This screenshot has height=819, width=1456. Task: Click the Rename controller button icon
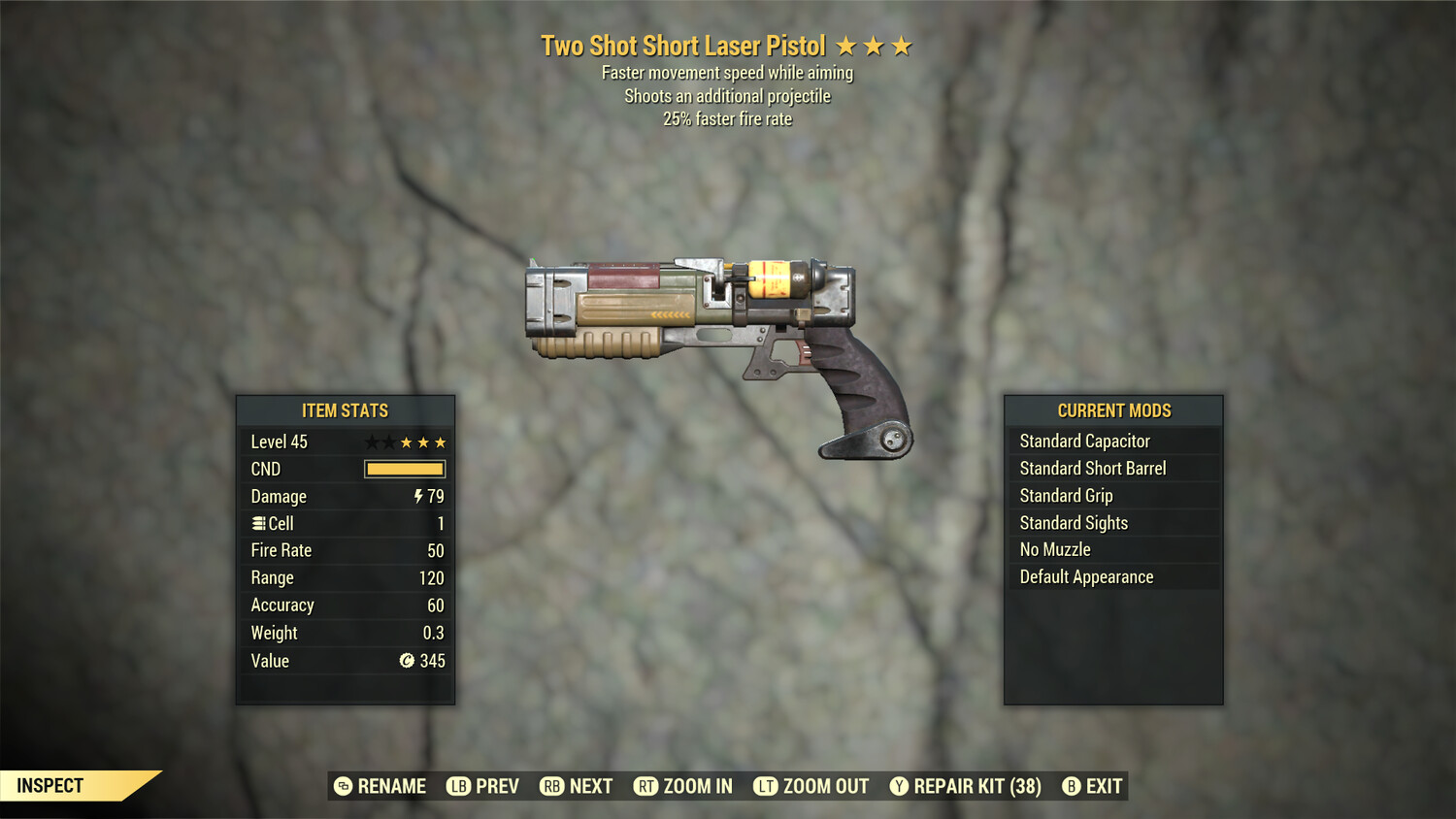(x=342, y=786)
